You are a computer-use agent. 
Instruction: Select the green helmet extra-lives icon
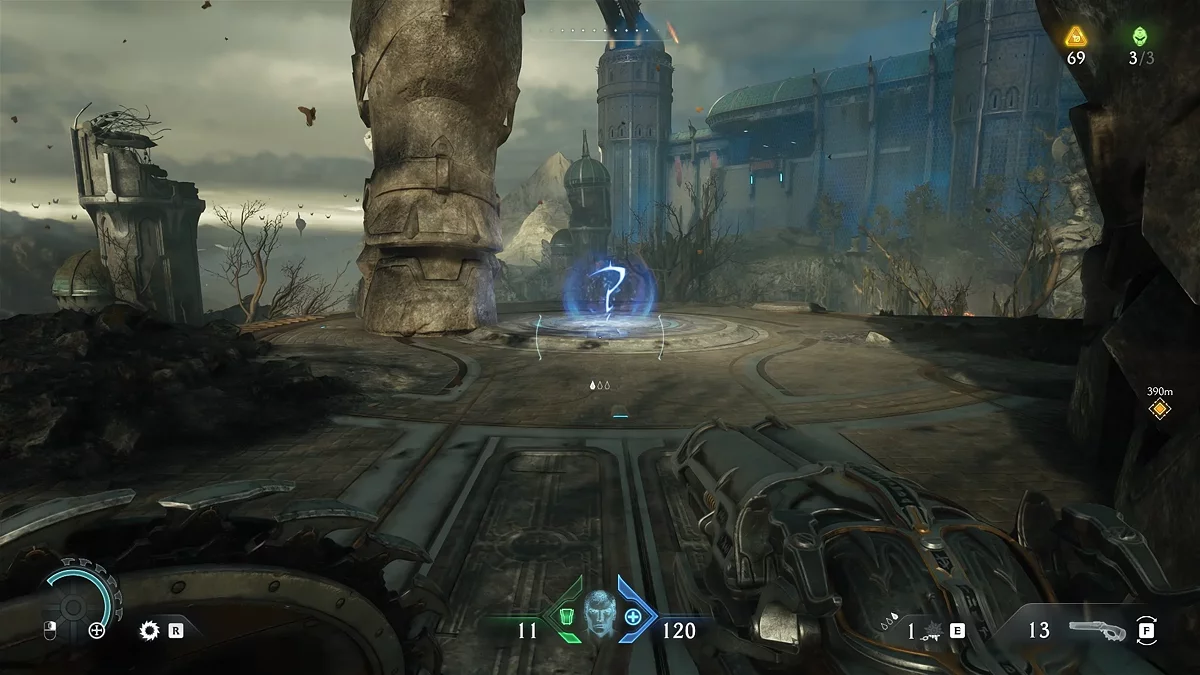1139,37
